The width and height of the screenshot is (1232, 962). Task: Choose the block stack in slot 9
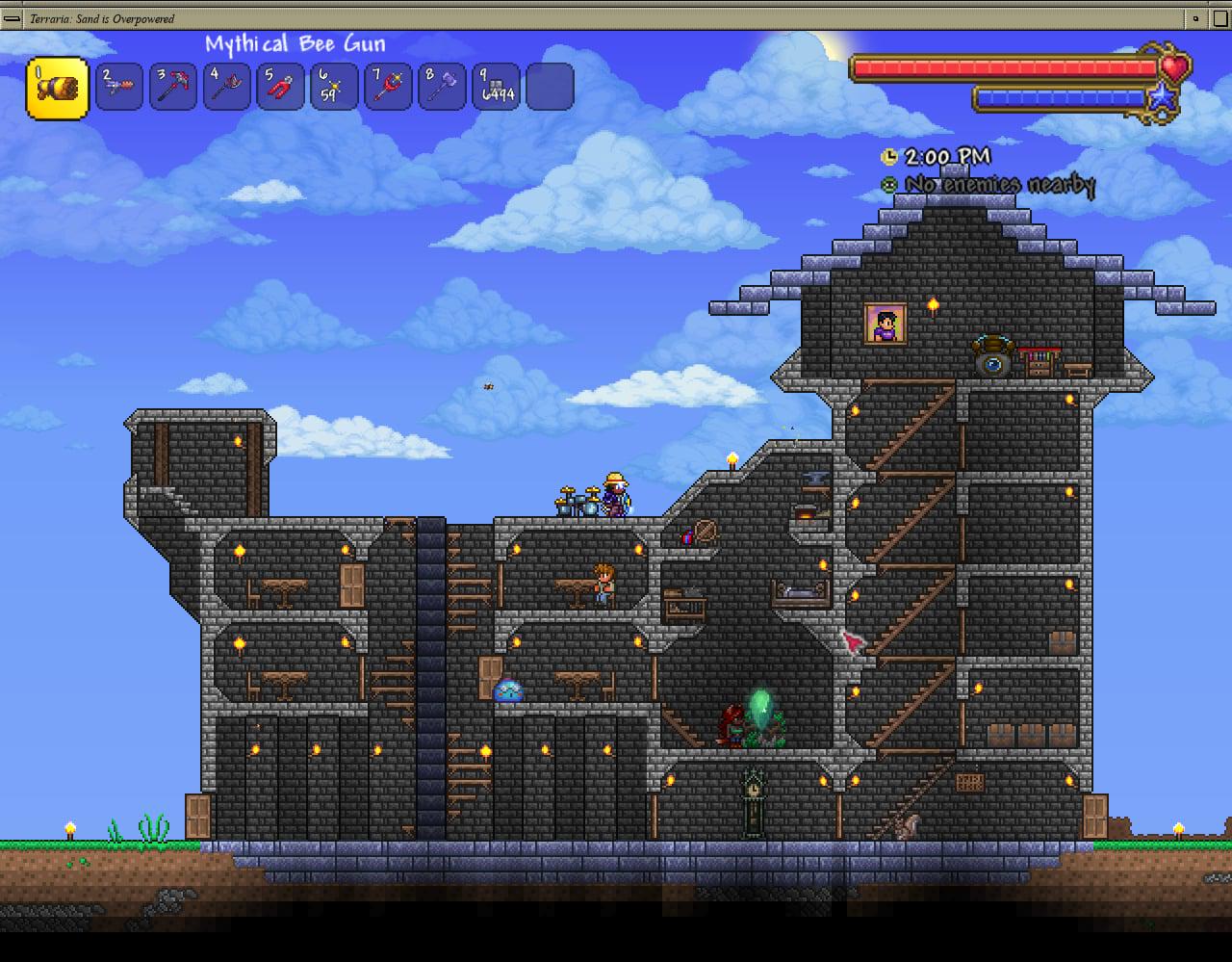click(497, 88)
